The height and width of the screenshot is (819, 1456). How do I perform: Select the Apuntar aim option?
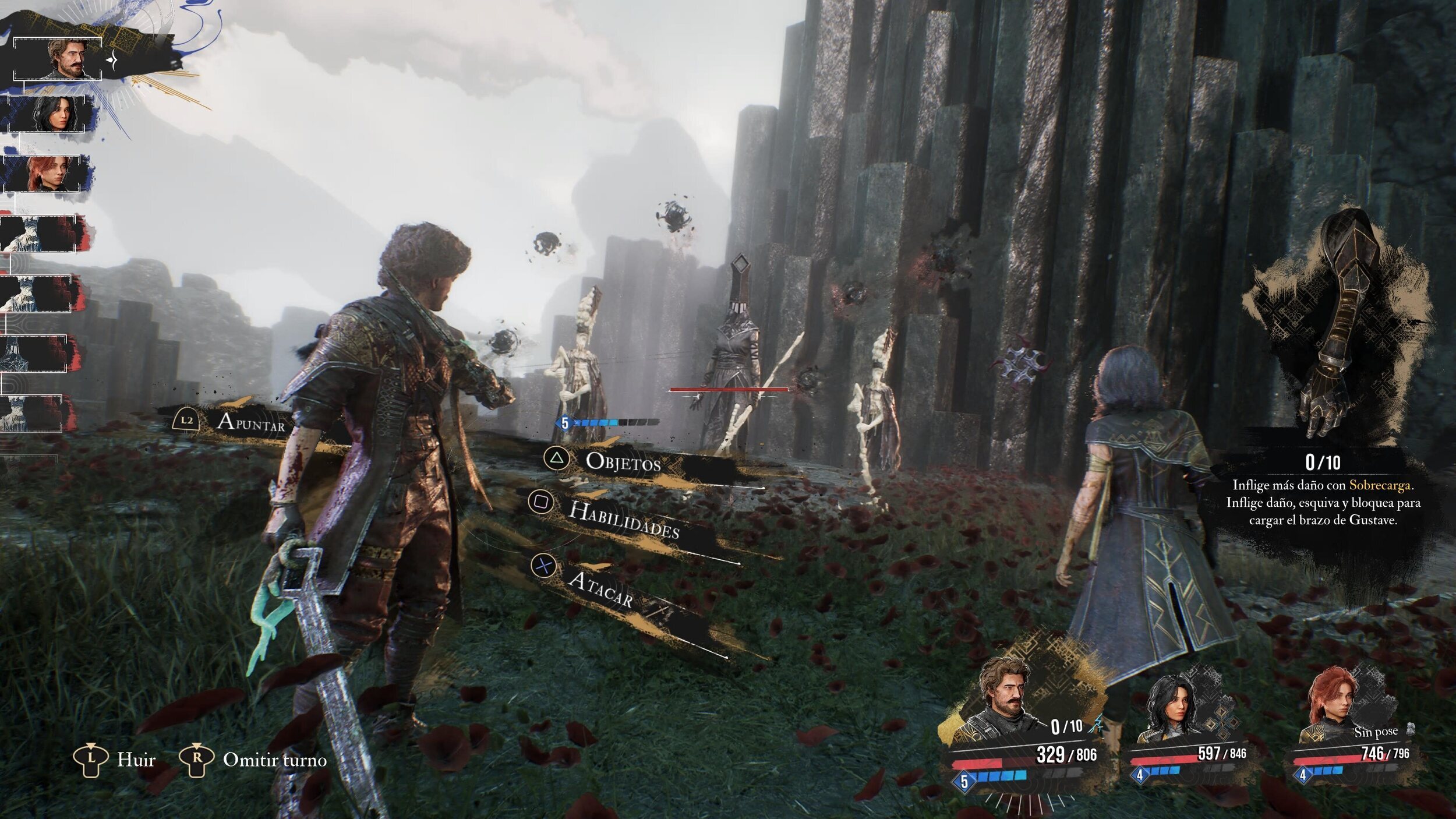[250, 422]
